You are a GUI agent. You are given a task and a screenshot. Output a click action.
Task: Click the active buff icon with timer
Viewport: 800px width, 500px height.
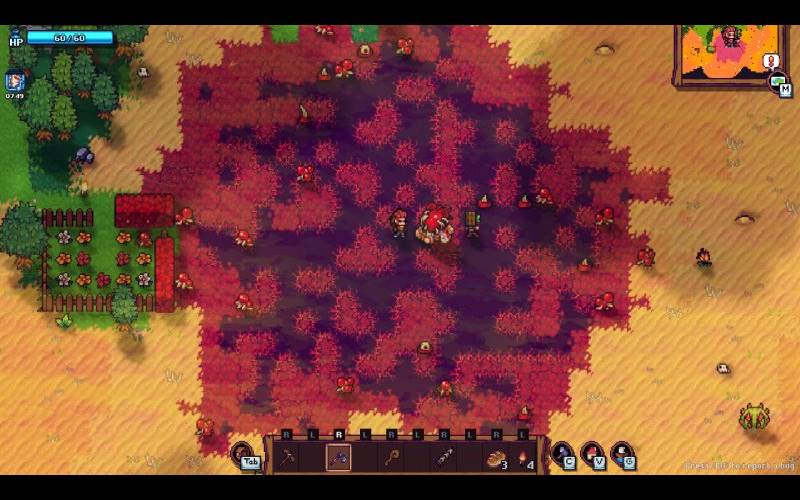[x=15, y=81]
